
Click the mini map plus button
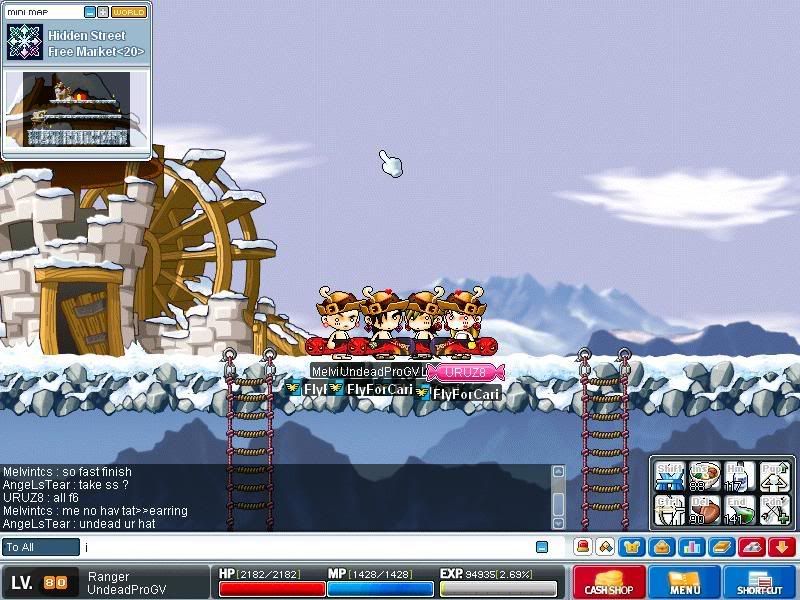[x=103, y=12]
